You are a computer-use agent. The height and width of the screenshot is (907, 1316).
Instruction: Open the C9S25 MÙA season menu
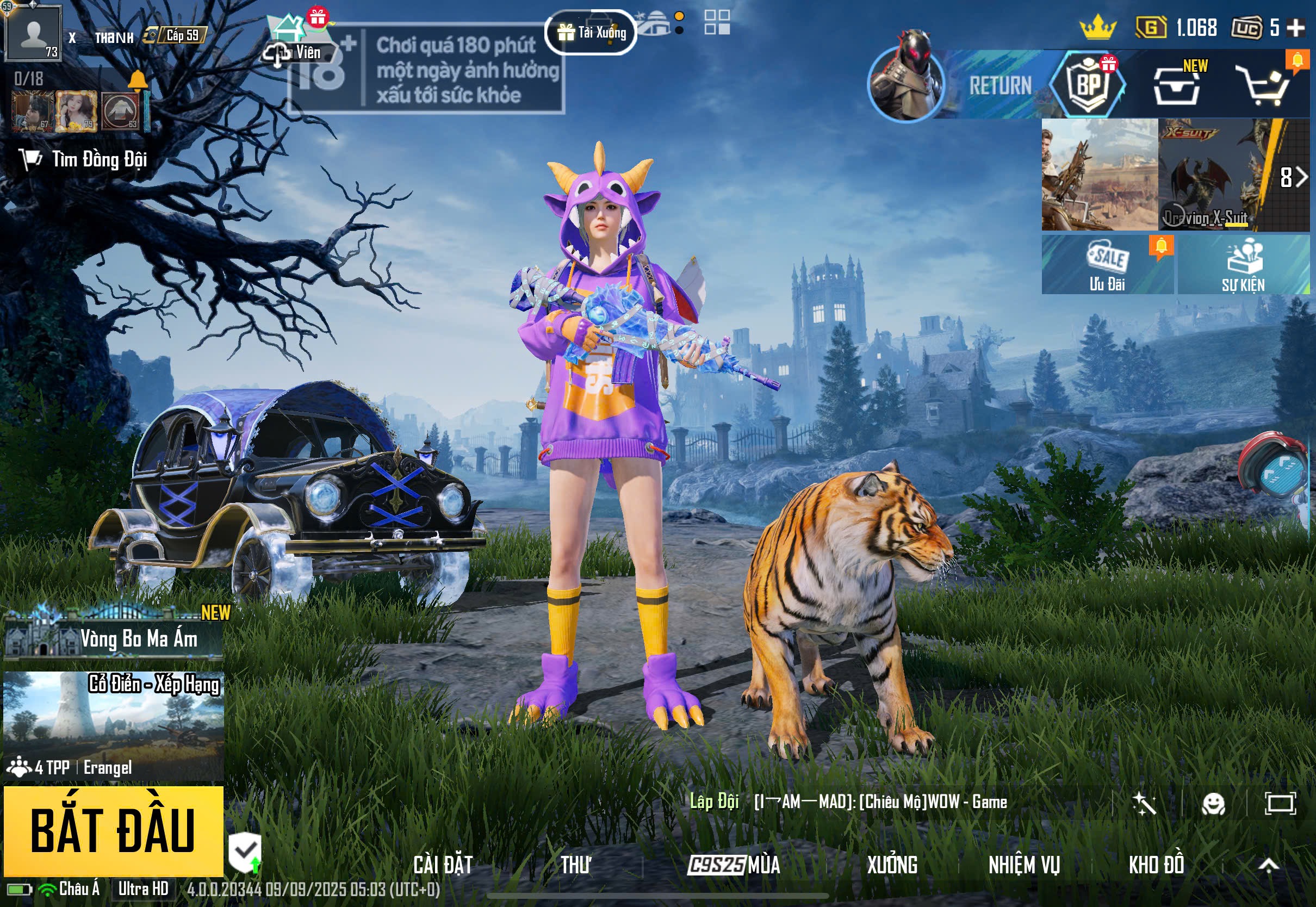click(x=734, y=865)
